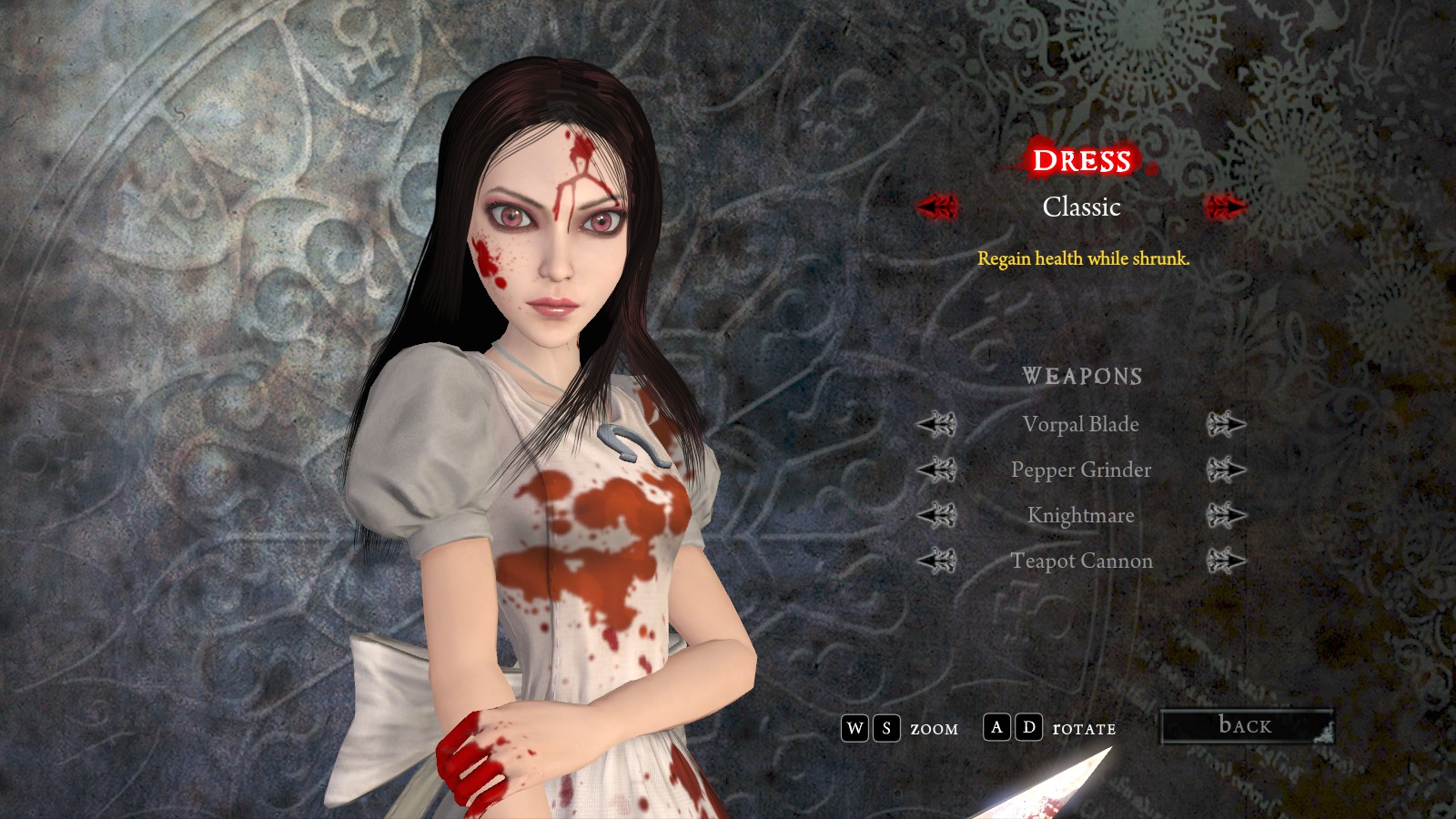
Task: Select the Vorpal Blade weapon entry
Action: [x=1080, y=424]
